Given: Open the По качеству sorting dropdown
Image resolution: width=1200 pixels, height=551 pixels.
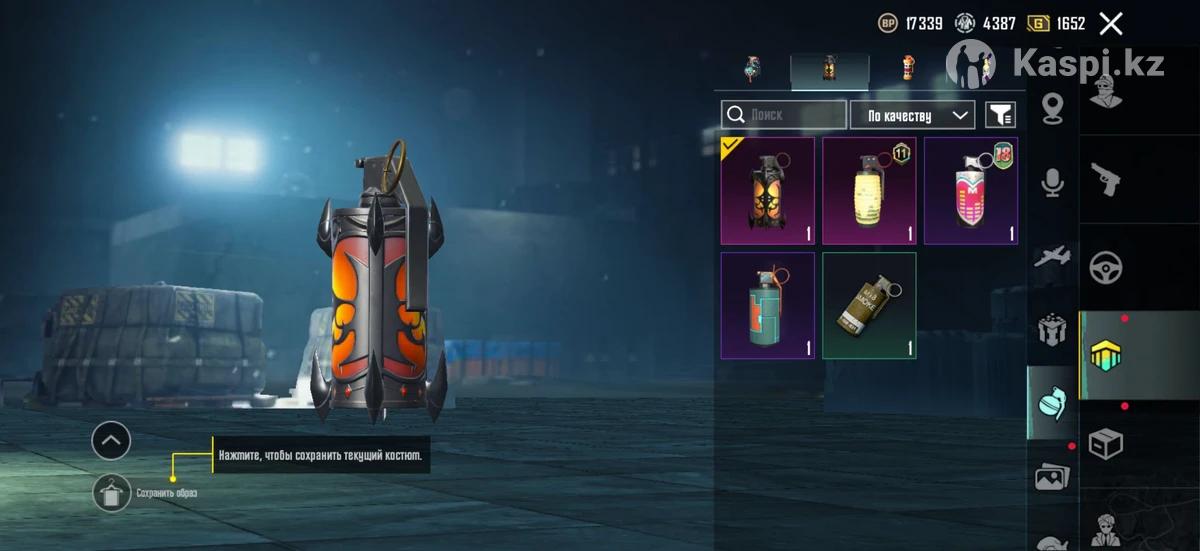Looking at the screenshot, I should (912, 115).
